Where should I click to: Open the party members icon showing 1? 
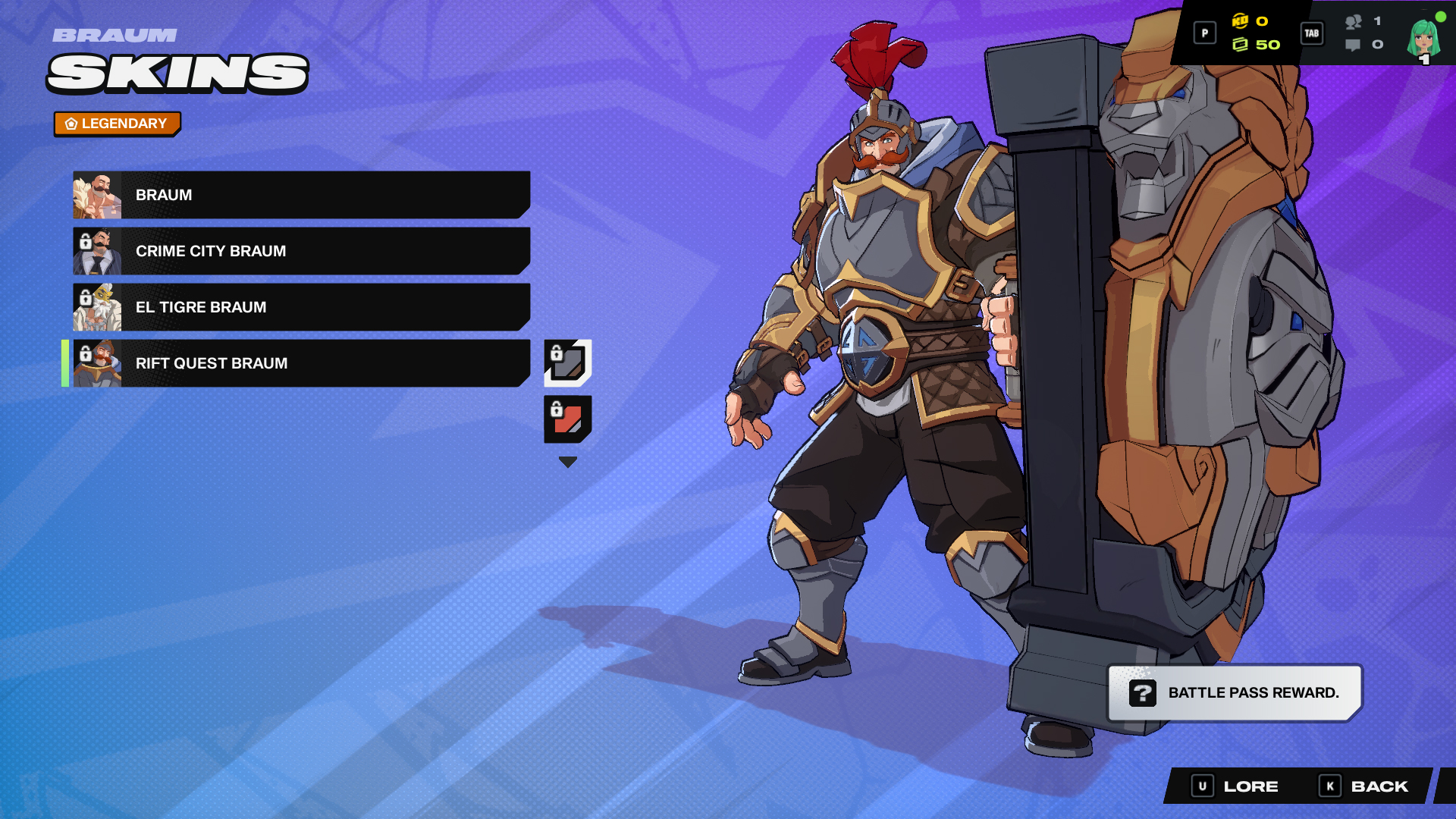coord(1354,21)
